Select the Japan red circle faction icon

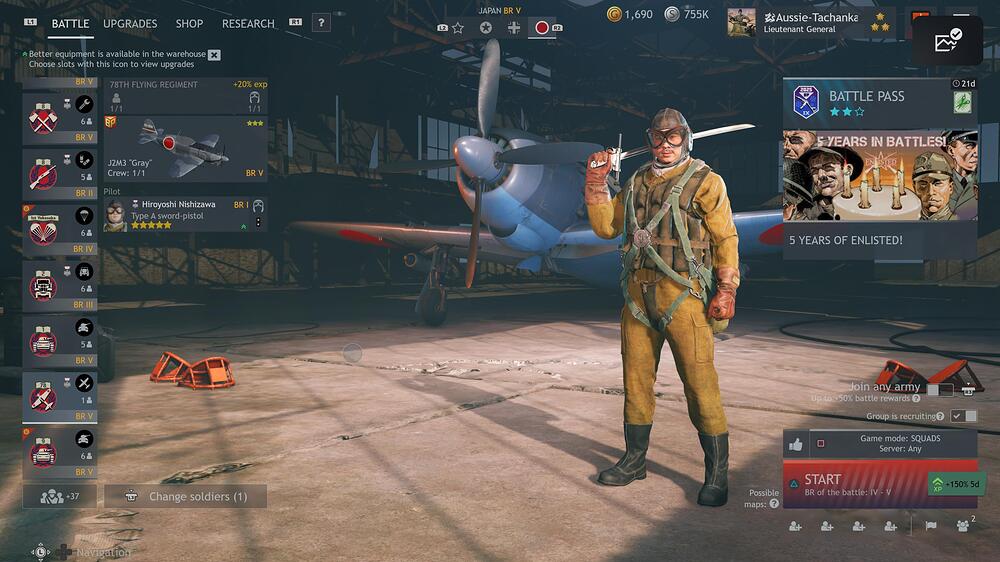tap(542, 28)
